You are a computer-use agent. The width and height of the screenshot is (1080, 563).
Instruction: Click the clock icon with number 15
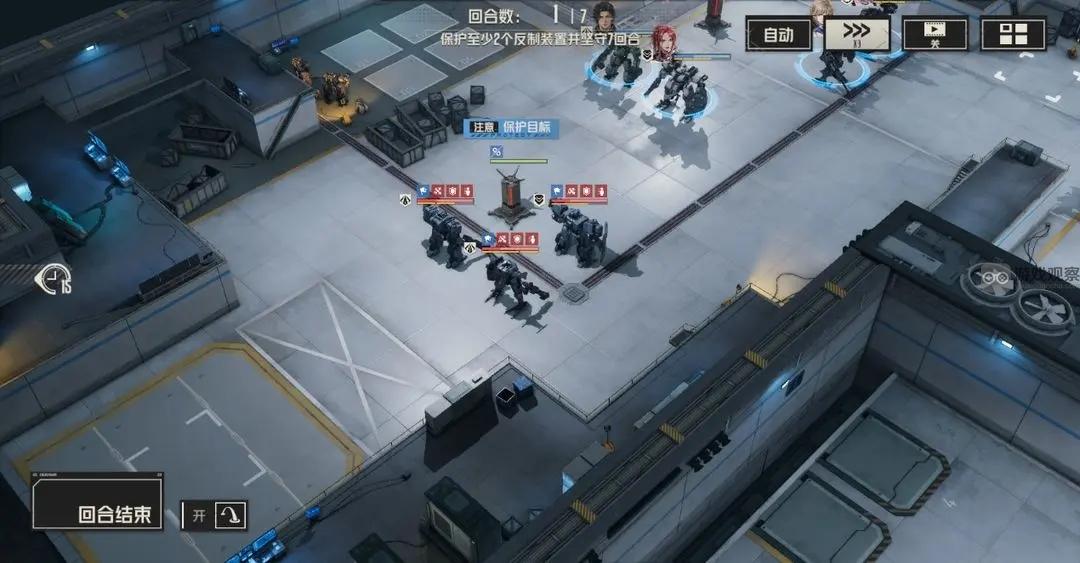(53, 280)
